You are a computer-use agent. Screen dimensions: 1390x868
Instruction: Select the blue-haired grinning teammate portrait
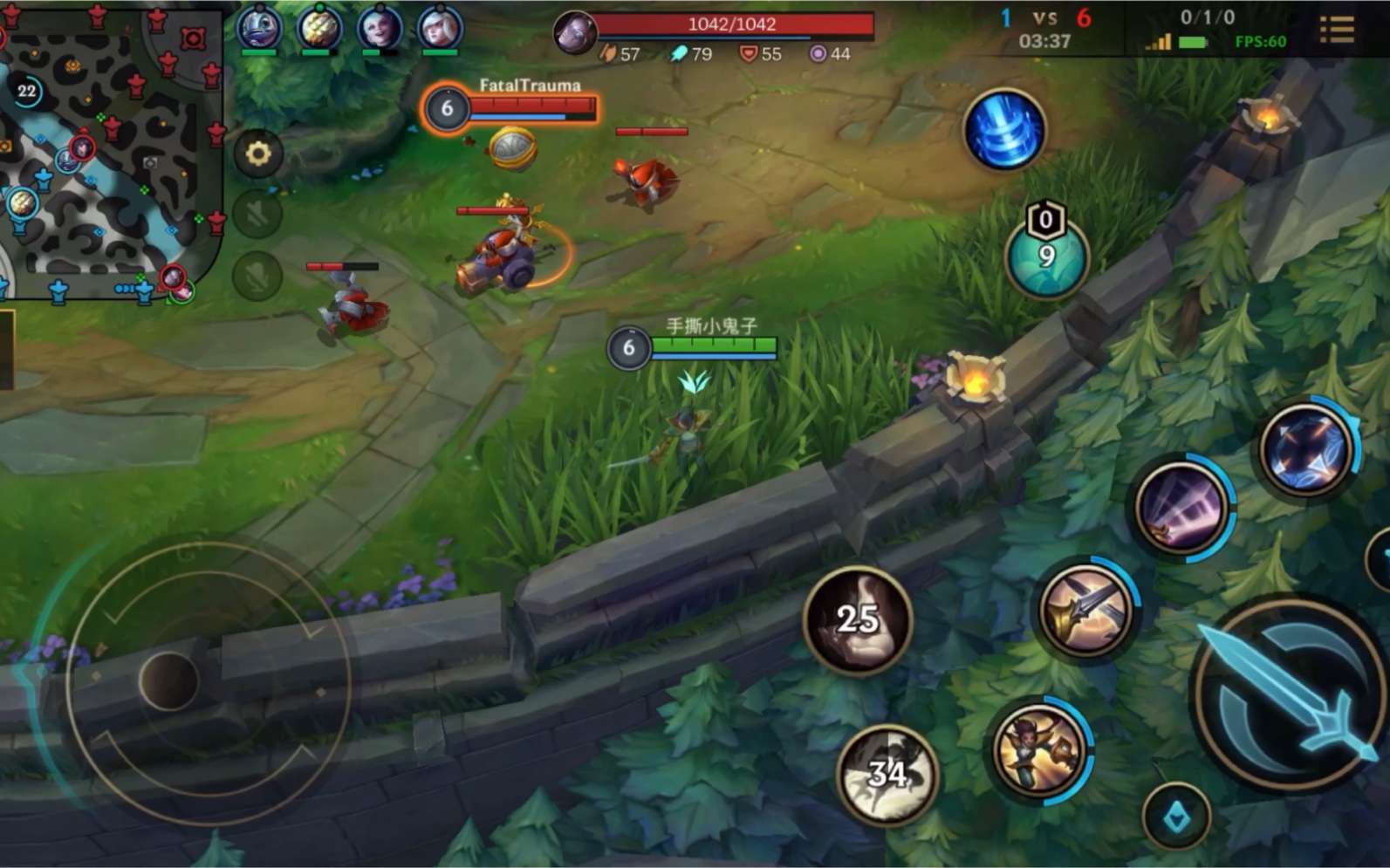(x=380, y=29)
